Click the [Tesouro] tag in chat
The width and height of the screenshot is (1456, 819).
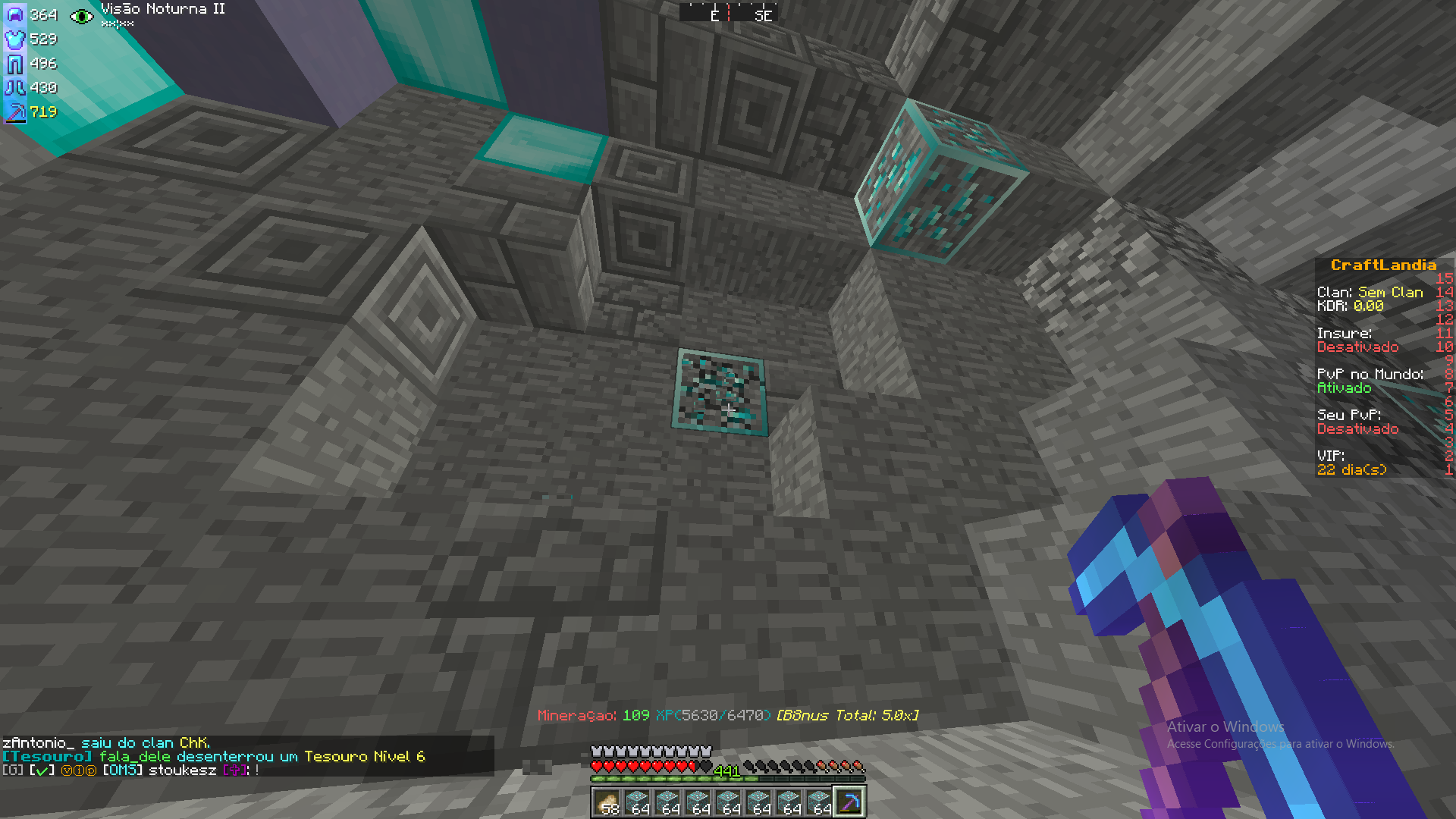(45, 756)
